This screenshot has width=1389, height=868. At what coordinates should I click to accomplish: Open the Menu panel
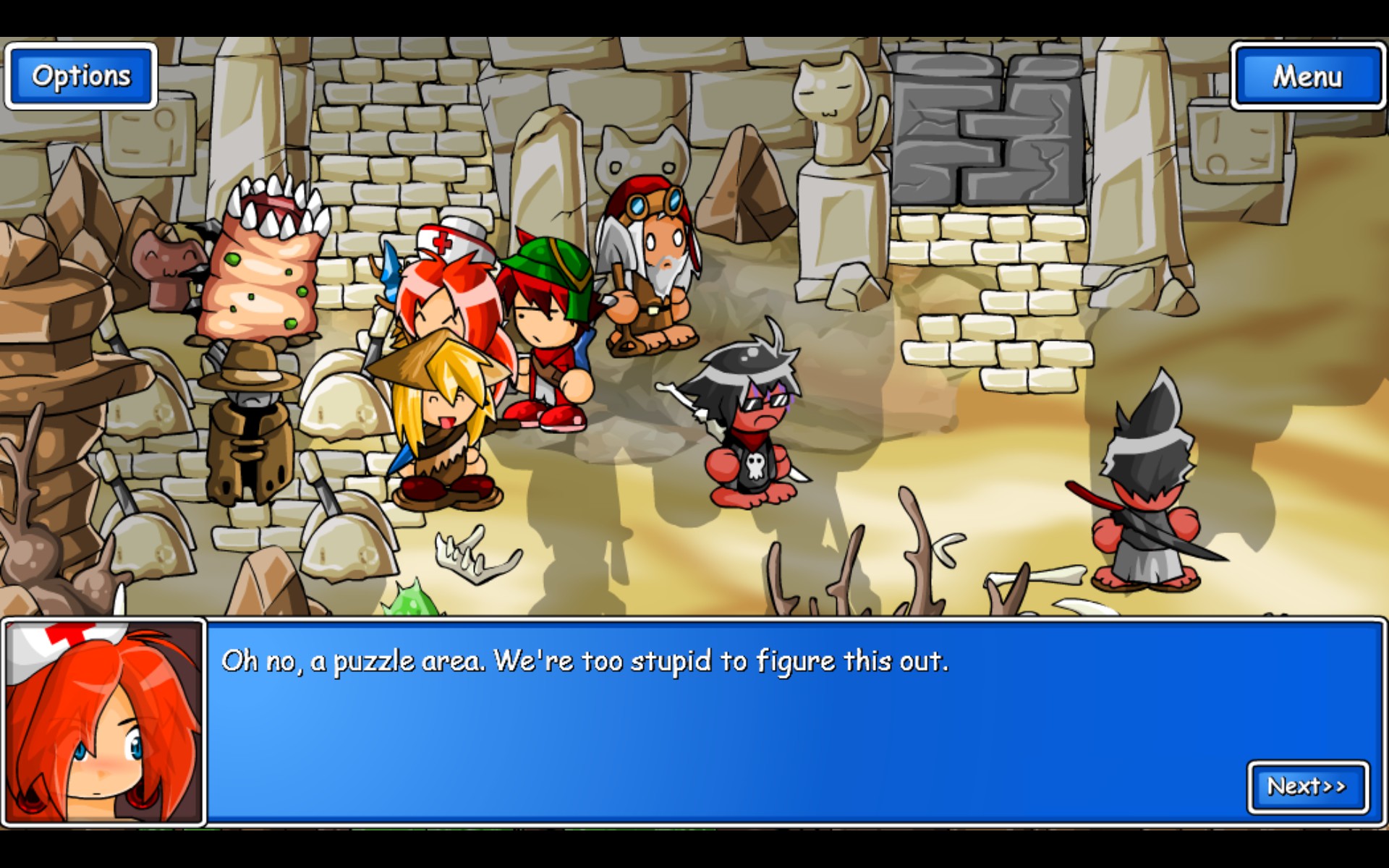pyautogui.click(x=1307, y=75)
